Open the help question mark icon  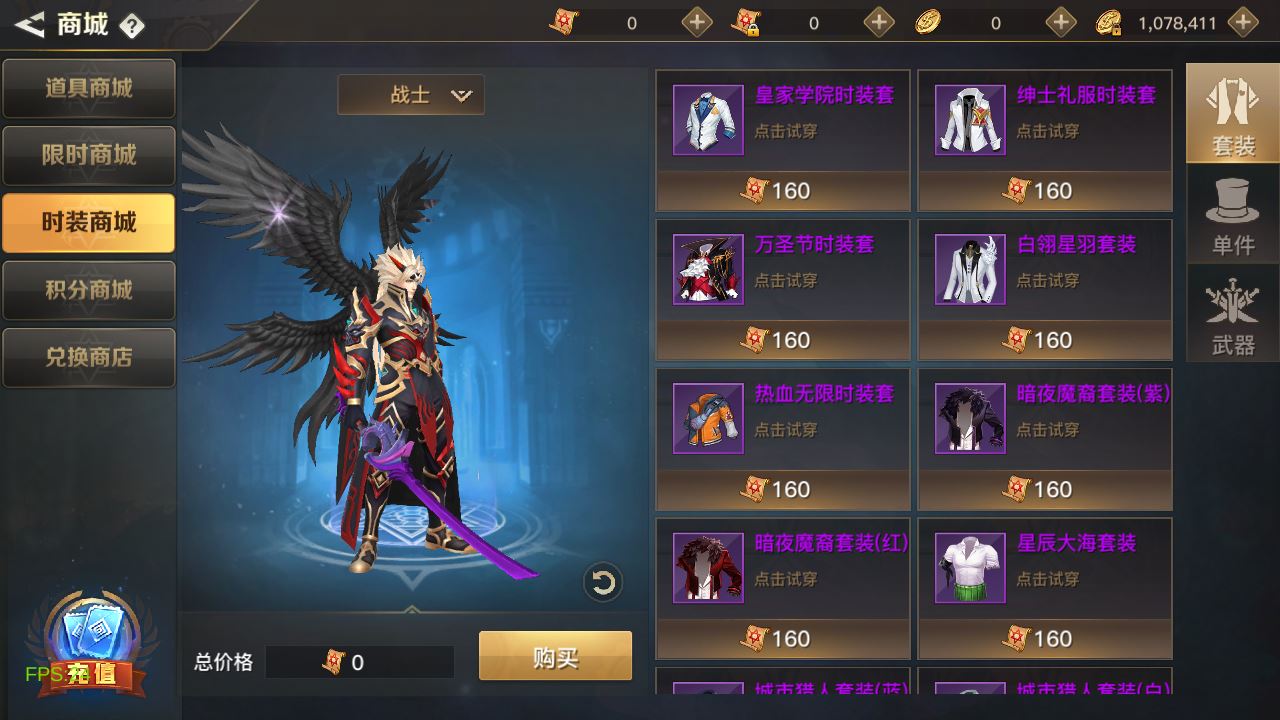[x=132, y=26]
